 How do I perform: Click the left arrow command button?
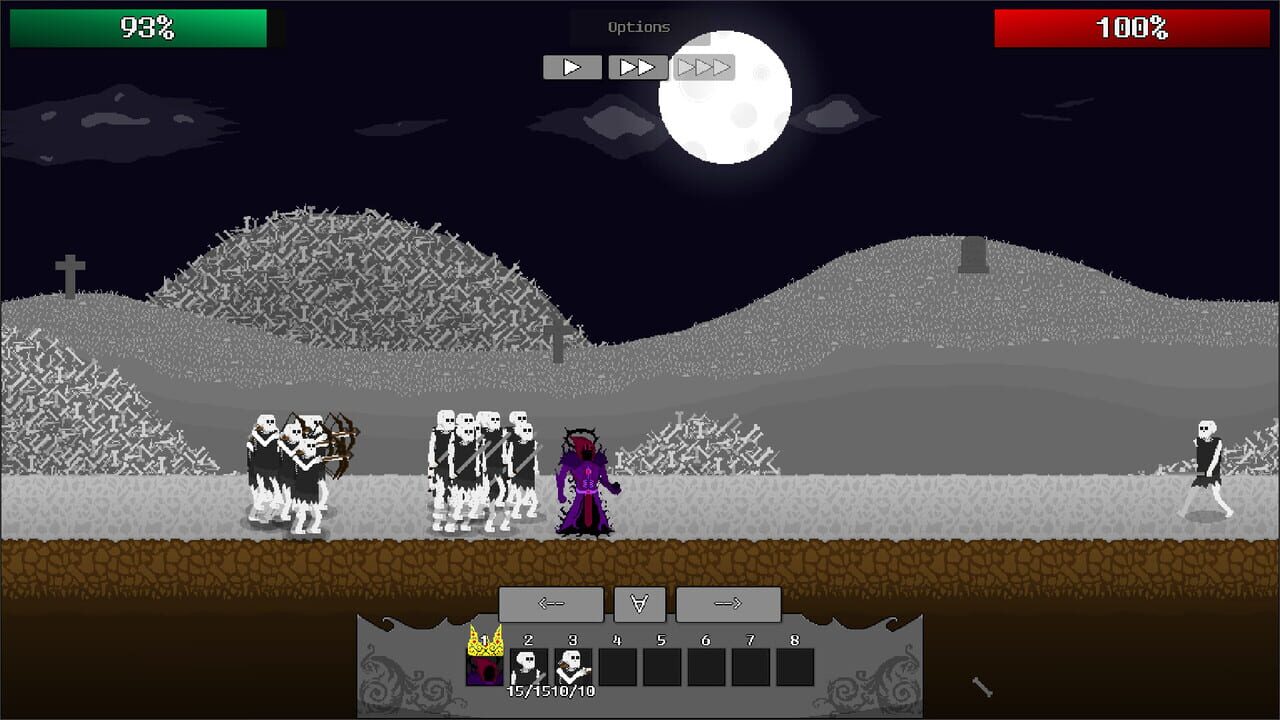click(x=552, y=604)
